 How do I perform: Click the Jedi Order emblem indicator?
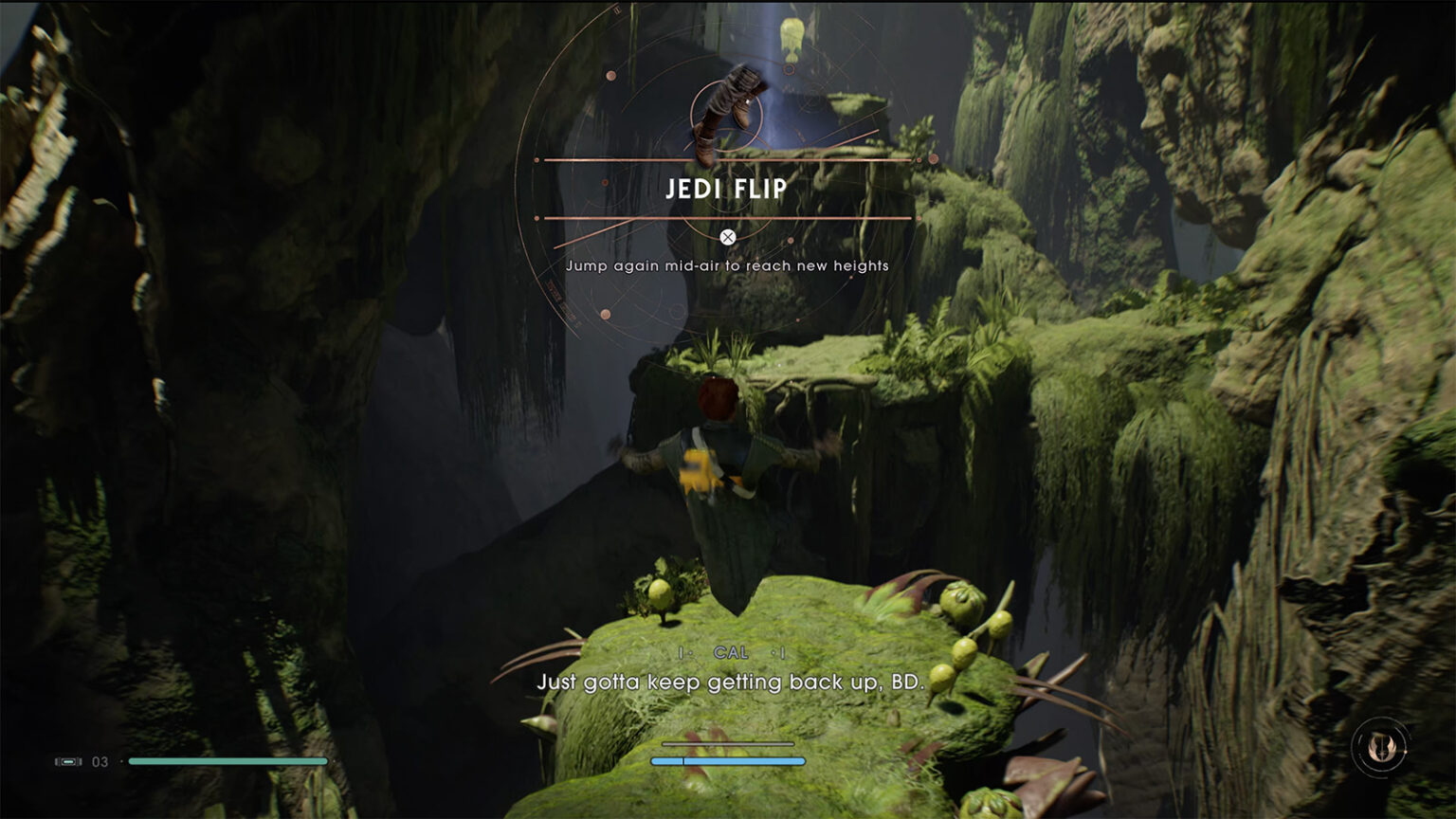click(x=1382, y=748)
